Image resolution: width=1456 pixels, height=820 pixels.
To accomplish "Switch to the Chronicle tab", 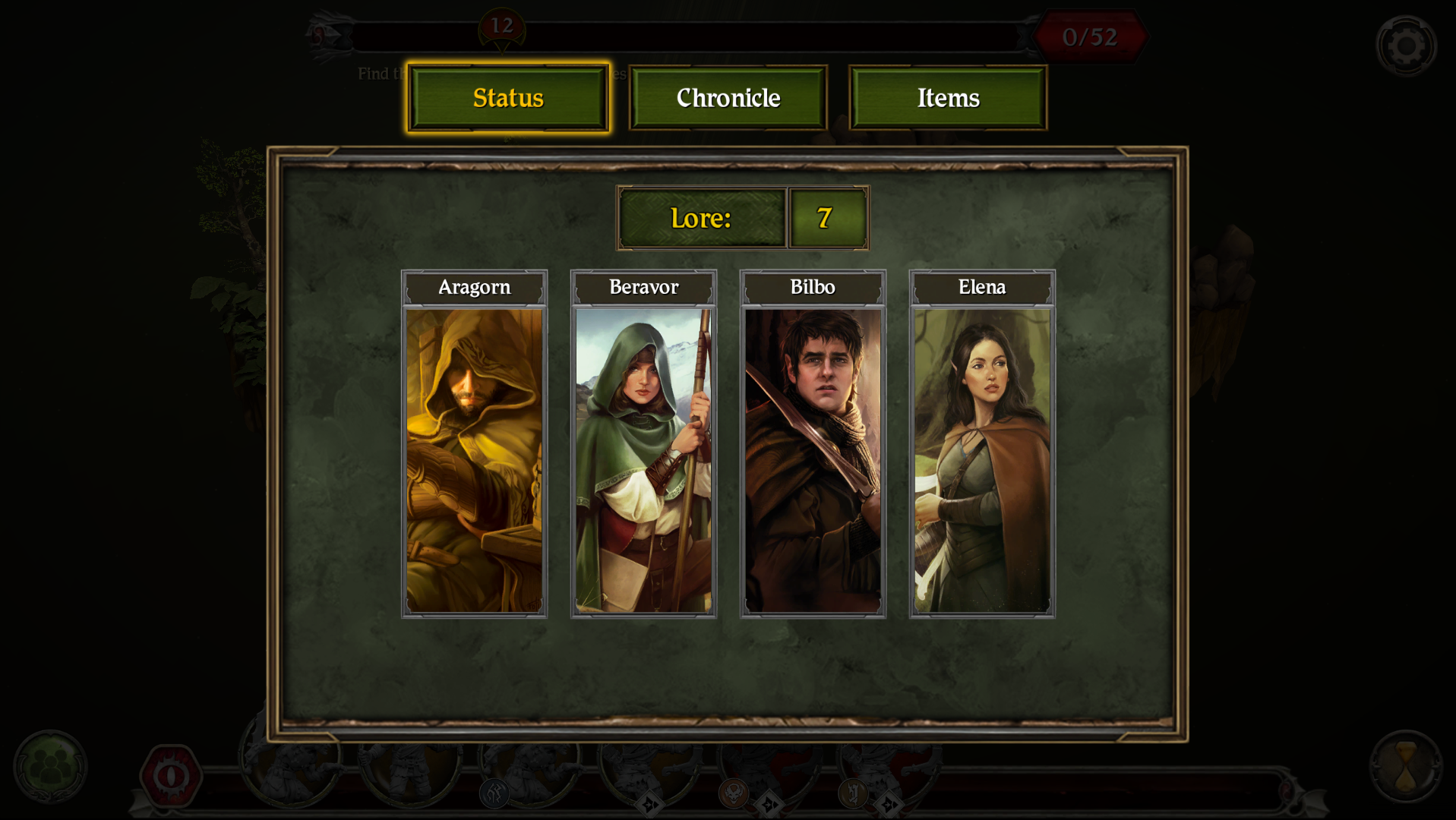I will pyautogui.click(x=727, y=97).
